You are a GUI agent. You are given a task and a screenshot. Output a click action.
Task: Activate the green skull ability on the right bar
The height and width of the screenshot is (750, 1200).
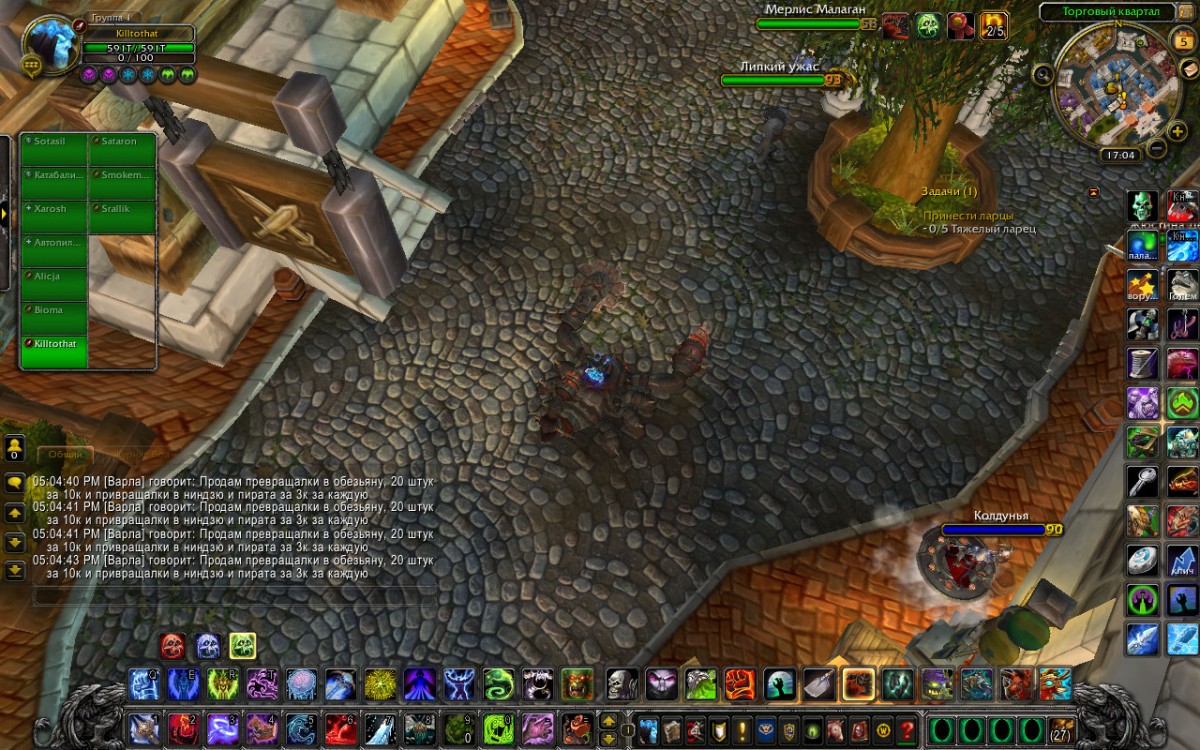coord(1142,207)
